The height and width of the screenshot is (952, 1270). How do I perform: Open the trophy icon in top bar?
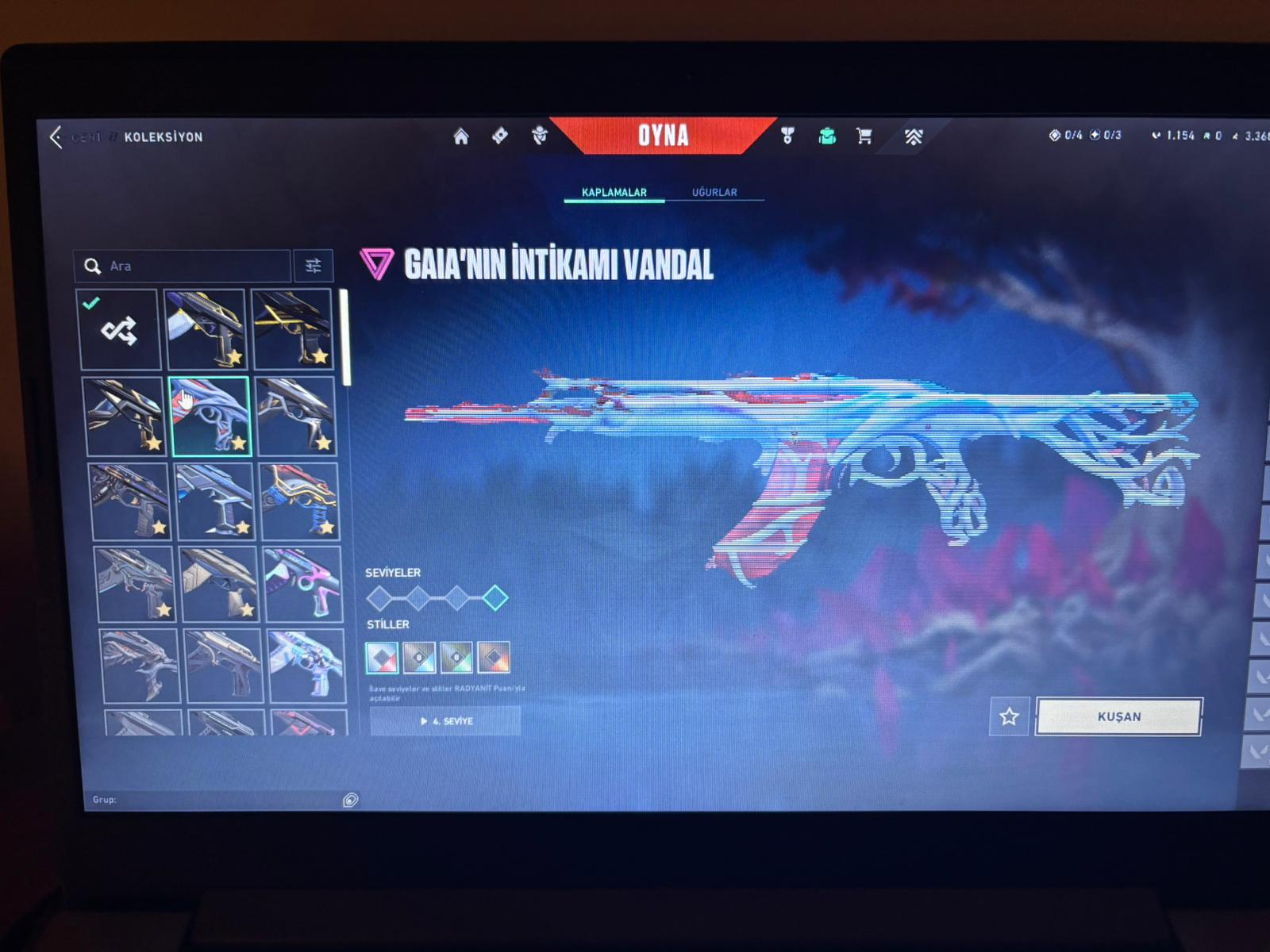click(787, 136)
